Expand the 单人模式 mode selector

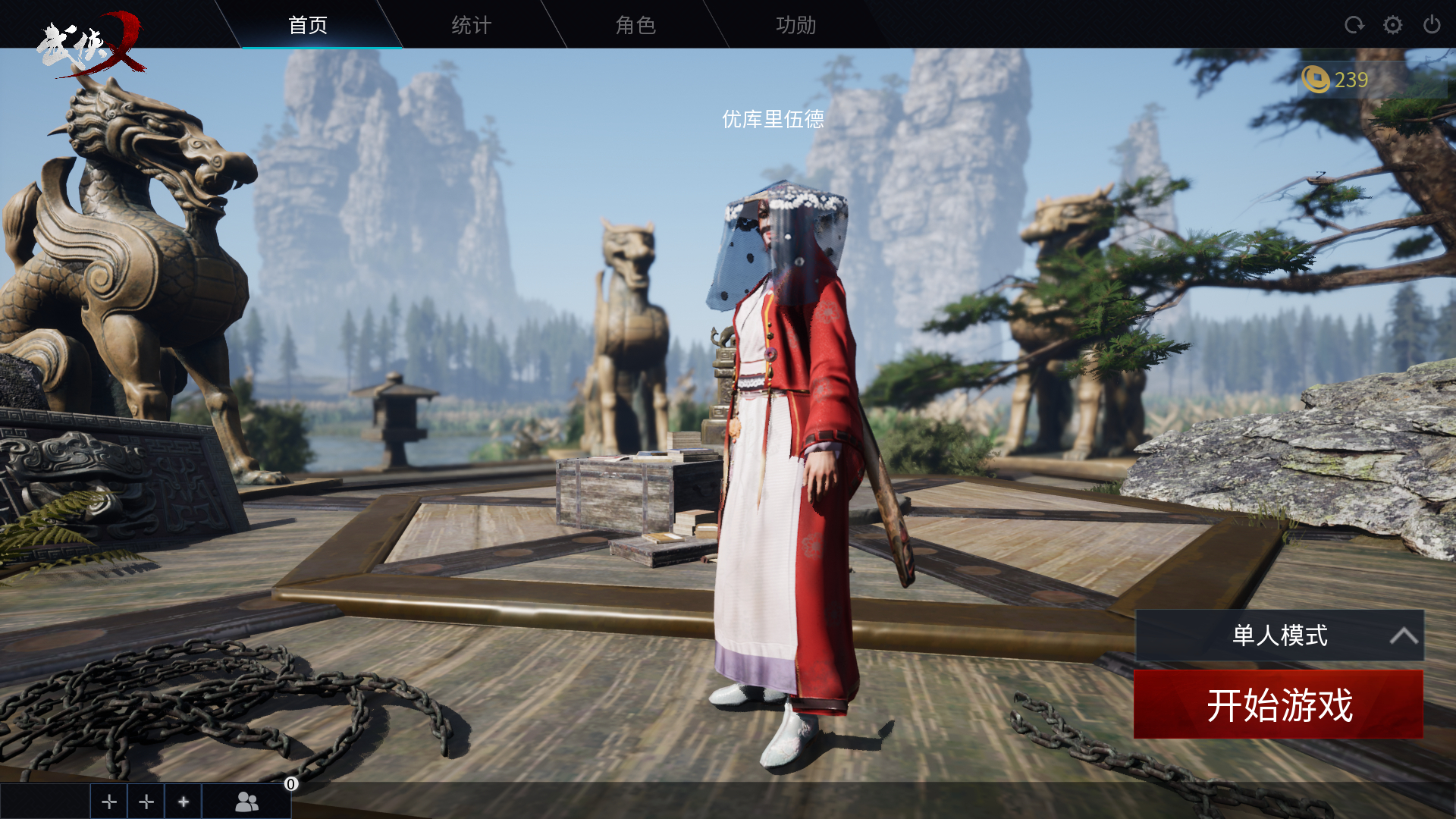click(x=1279, y=635)
